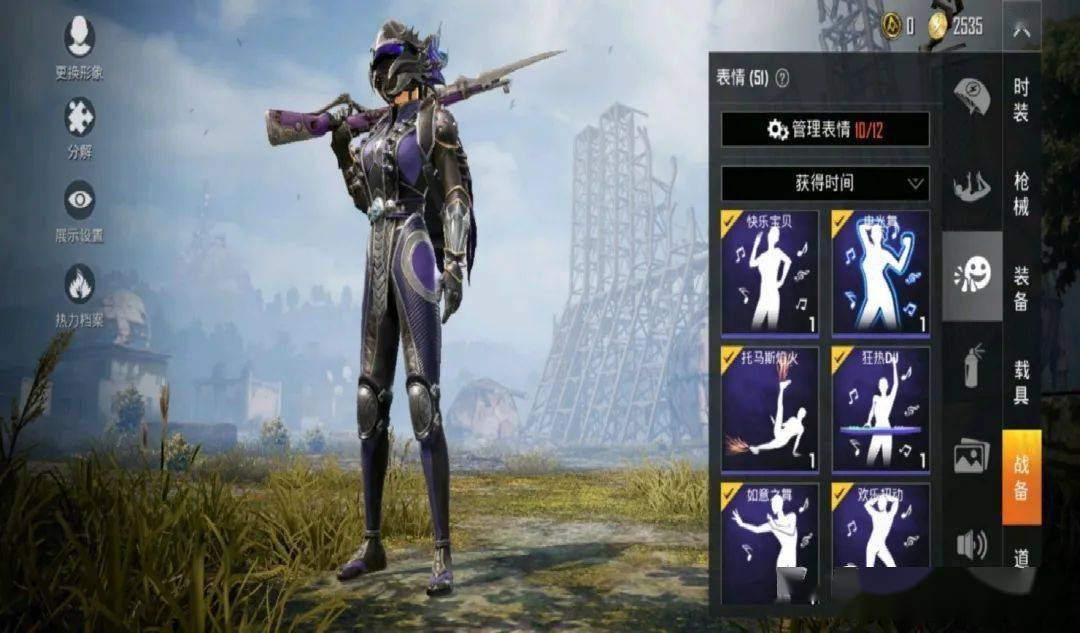1080x633 pixels.
Task: Select the 如意之舞 emote
Action: point(770,542)
